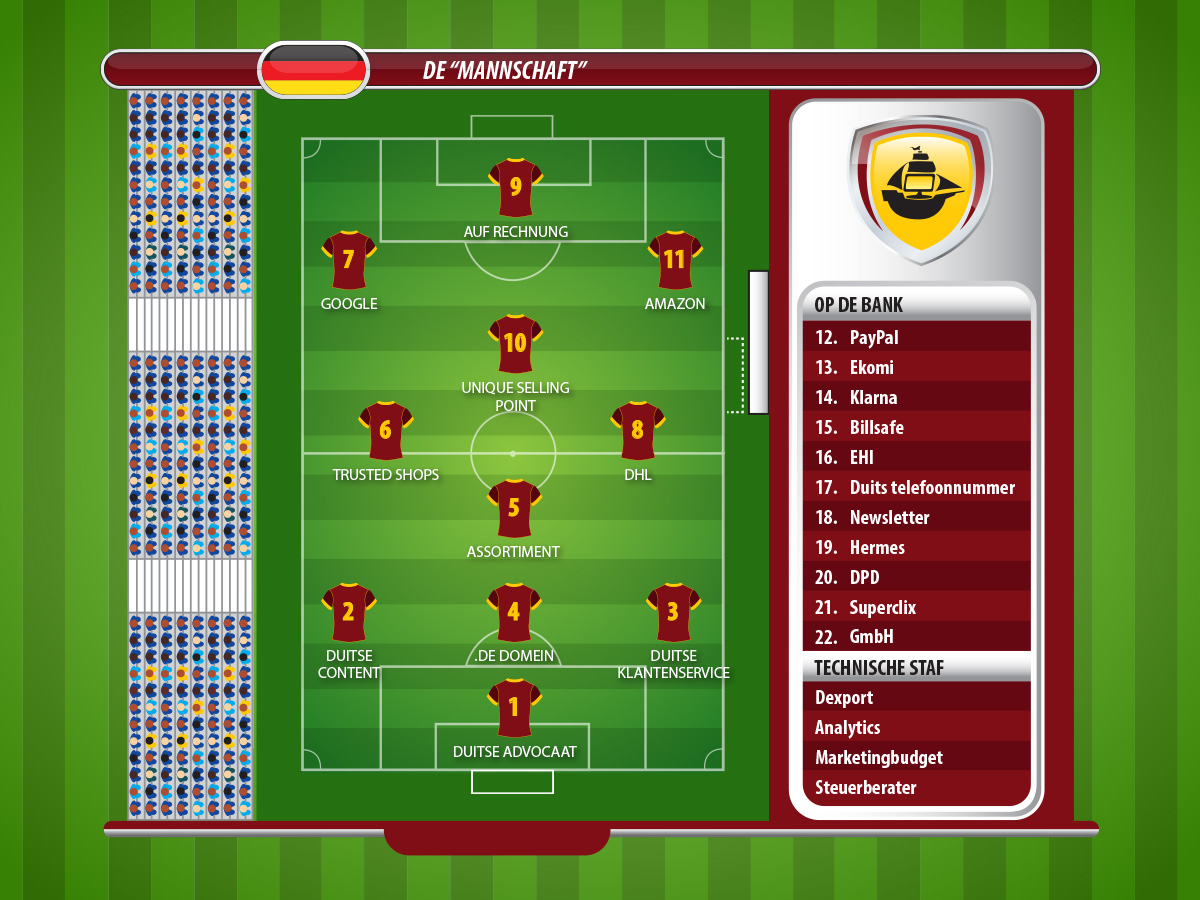Select Hermes in the bench list

(916, 547)
